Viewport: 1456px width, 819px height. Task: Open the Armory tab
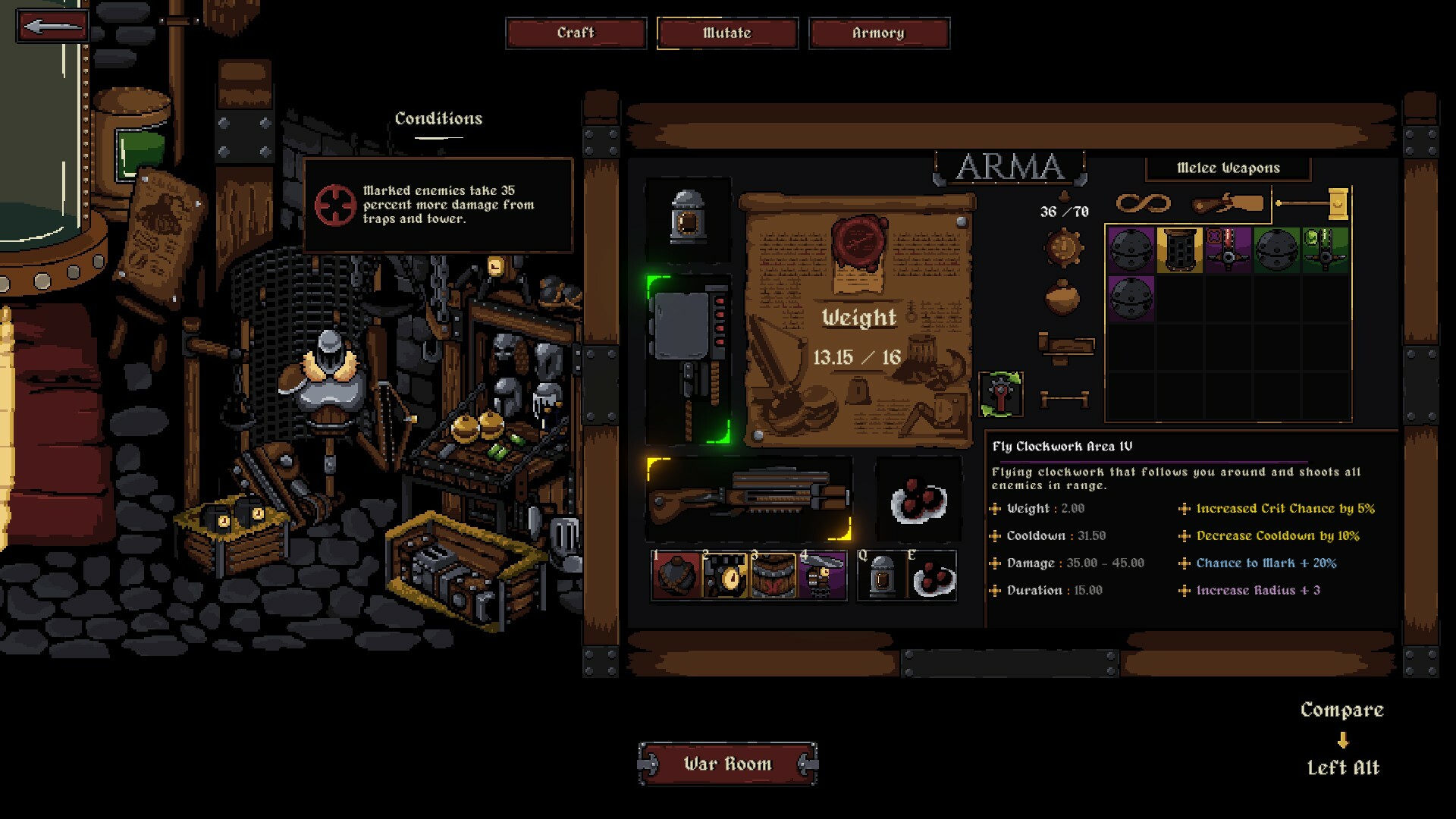(x=879, y=33)
